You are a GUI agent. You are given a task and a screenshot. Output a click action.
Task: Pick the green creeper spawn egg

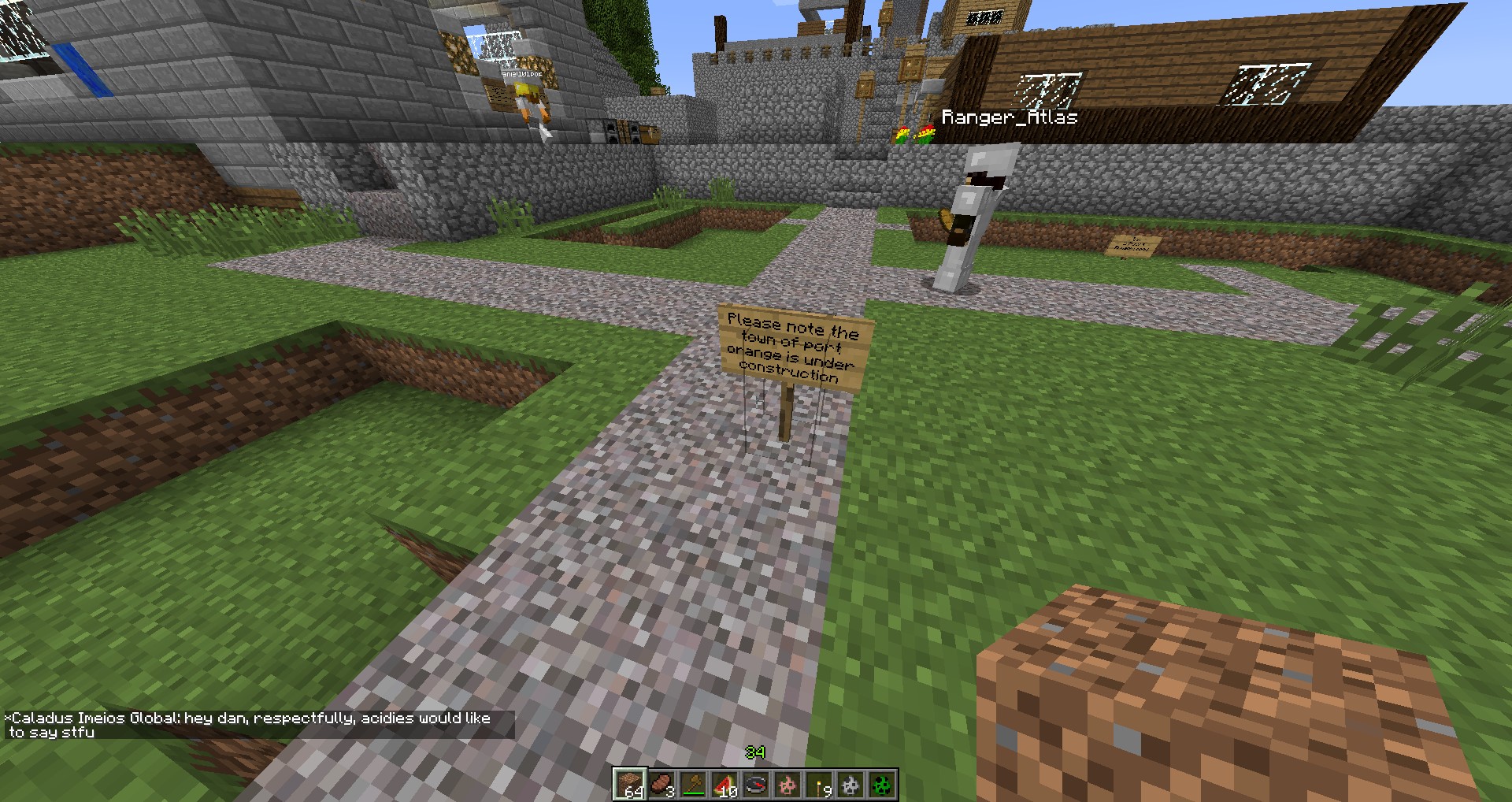pyautogui.click(x=882, y=785)
